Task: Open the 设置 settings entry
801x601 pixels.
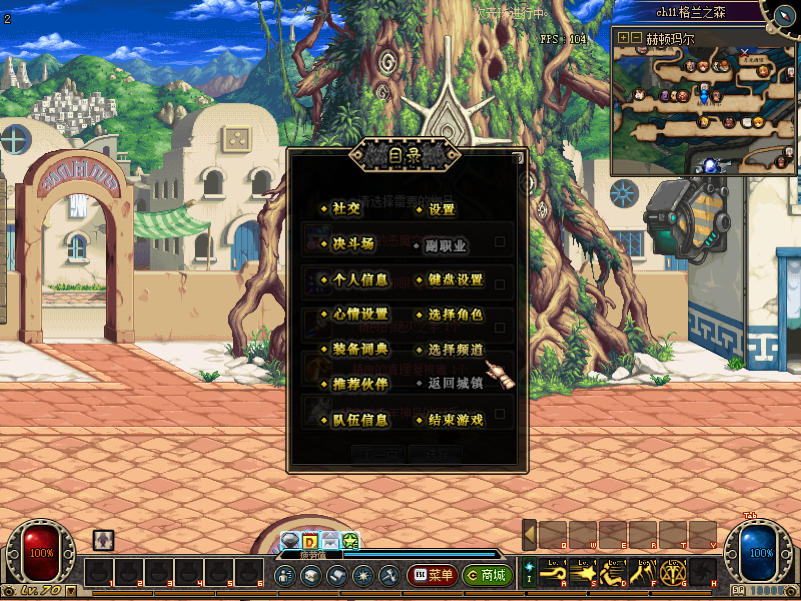Action: 441,210
